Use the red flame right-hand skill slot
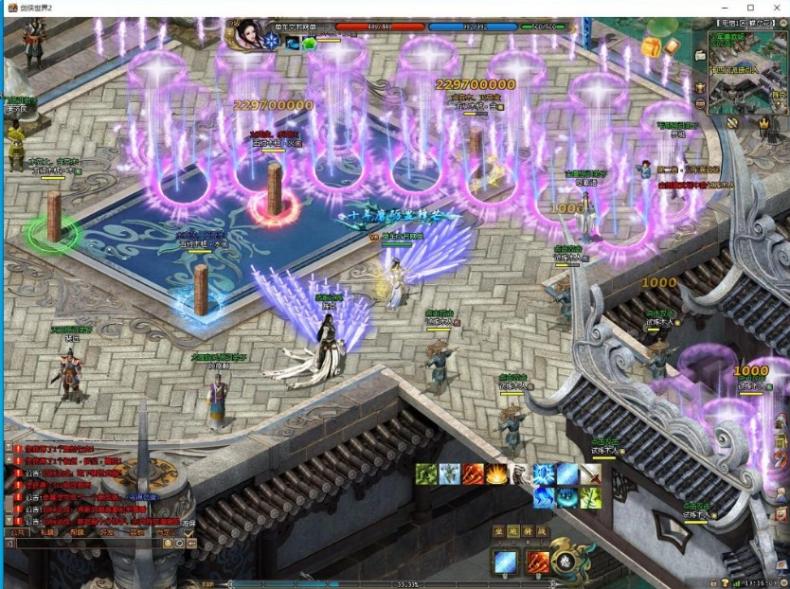The width and height of the screenshot is (790, 589). tap(538, 563)
